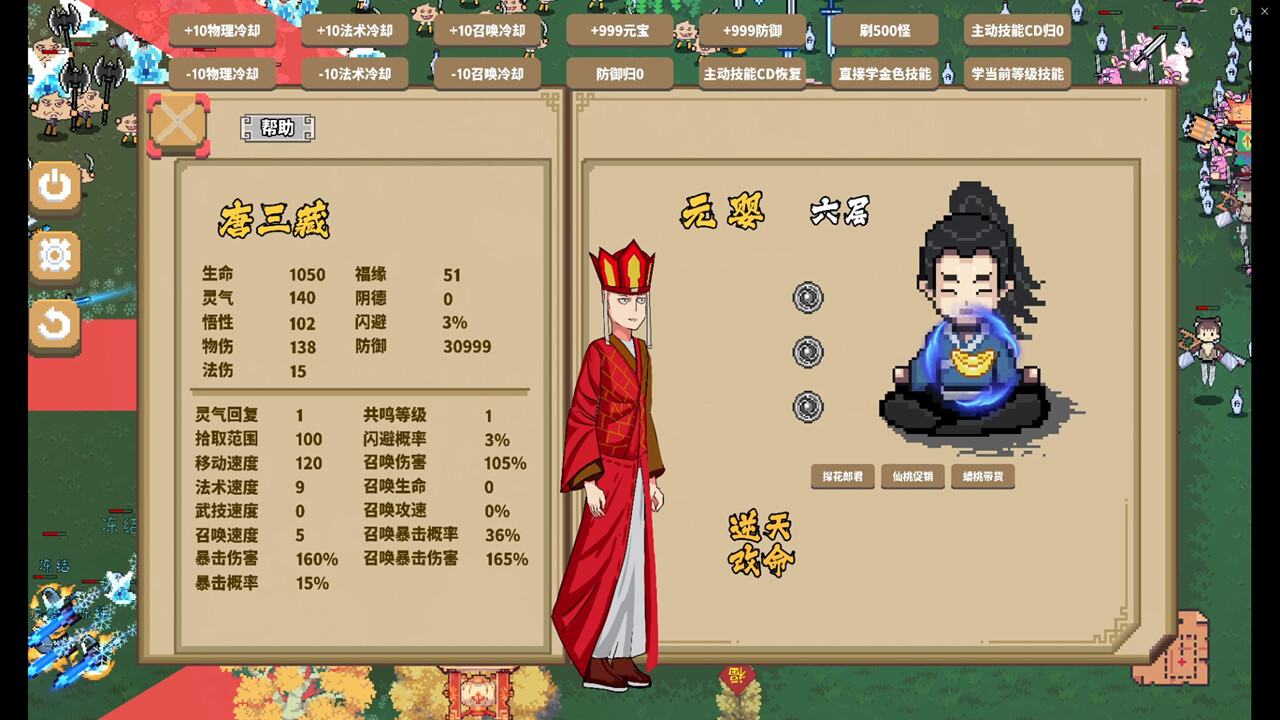Open the 帮助 help panel
1280x720 pixels.
(278, 128)
